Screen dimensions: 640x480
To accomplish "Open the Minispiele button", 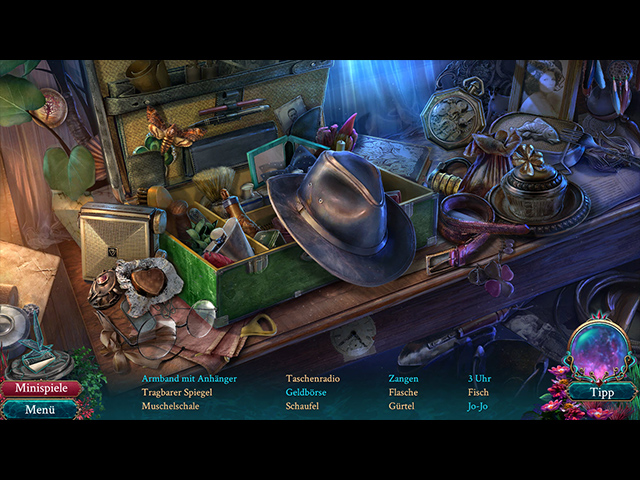I will pyautogui.click(x=40, y=388).
